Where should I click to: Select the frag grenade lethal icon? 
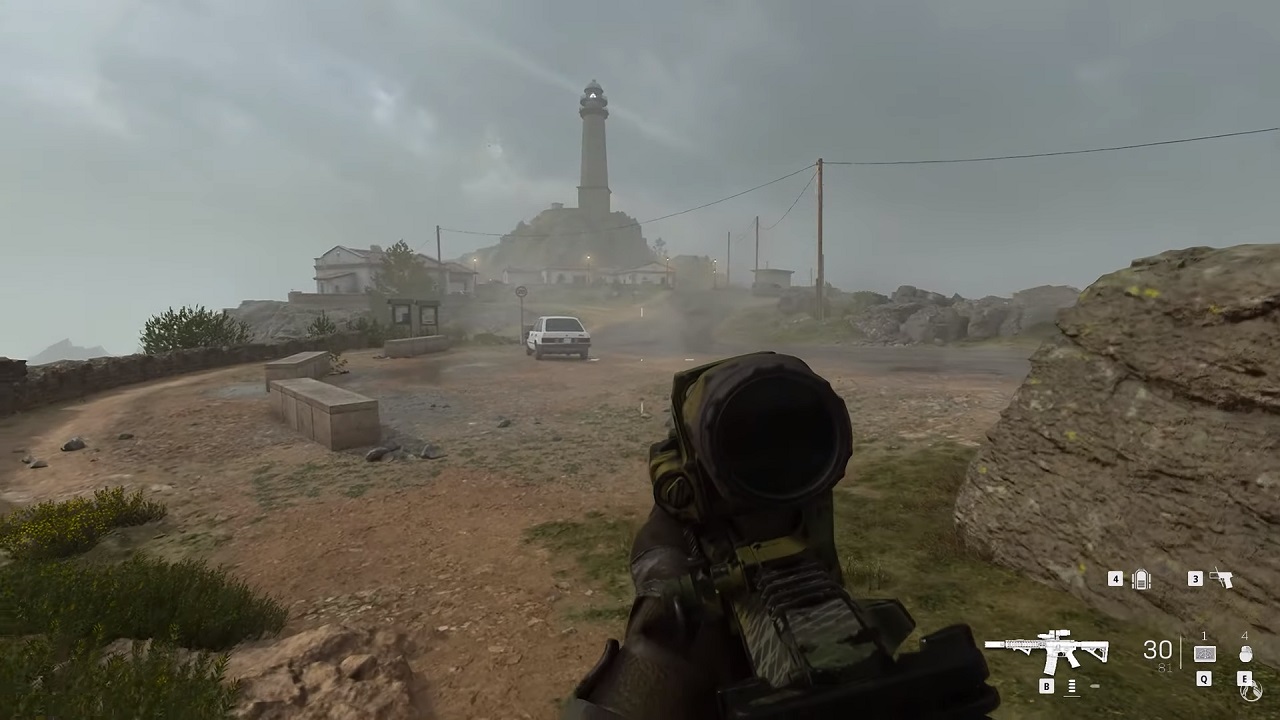(1247, 656)
